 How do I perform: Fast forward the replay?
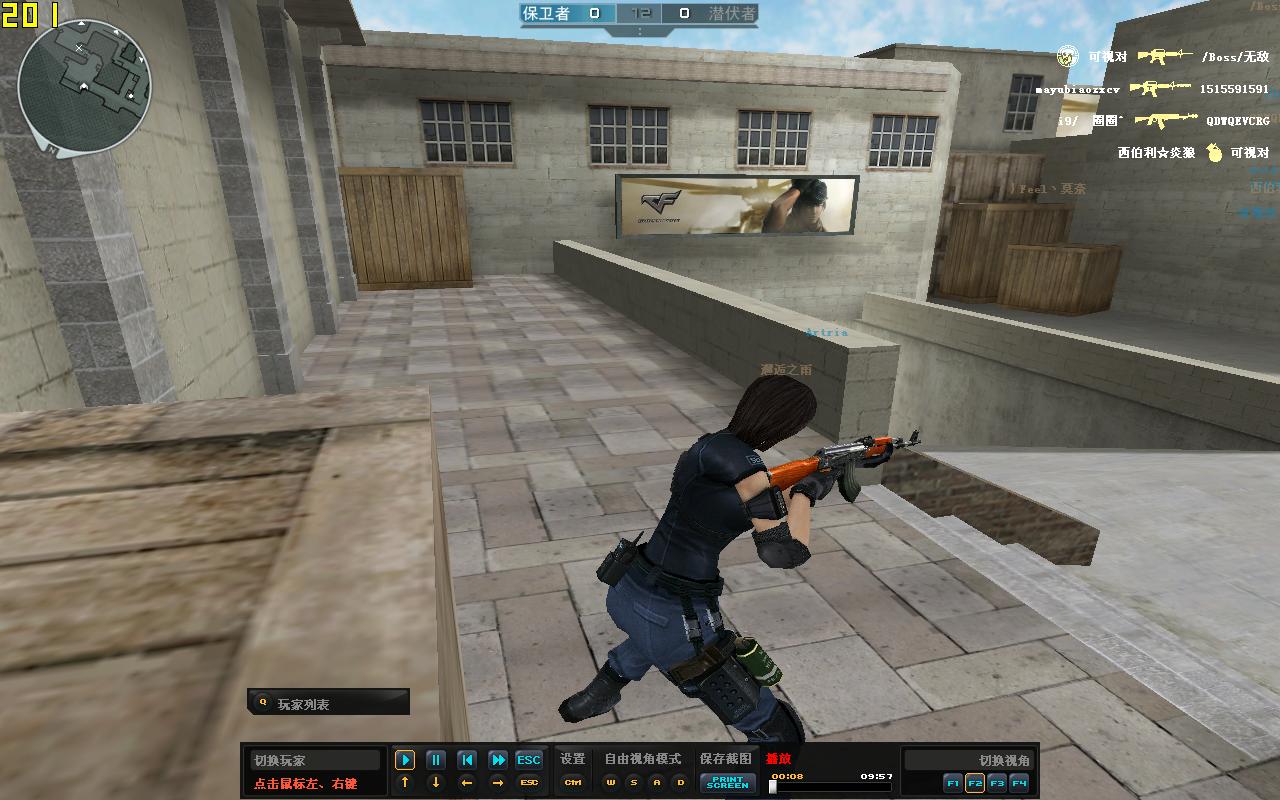[497, 760]
